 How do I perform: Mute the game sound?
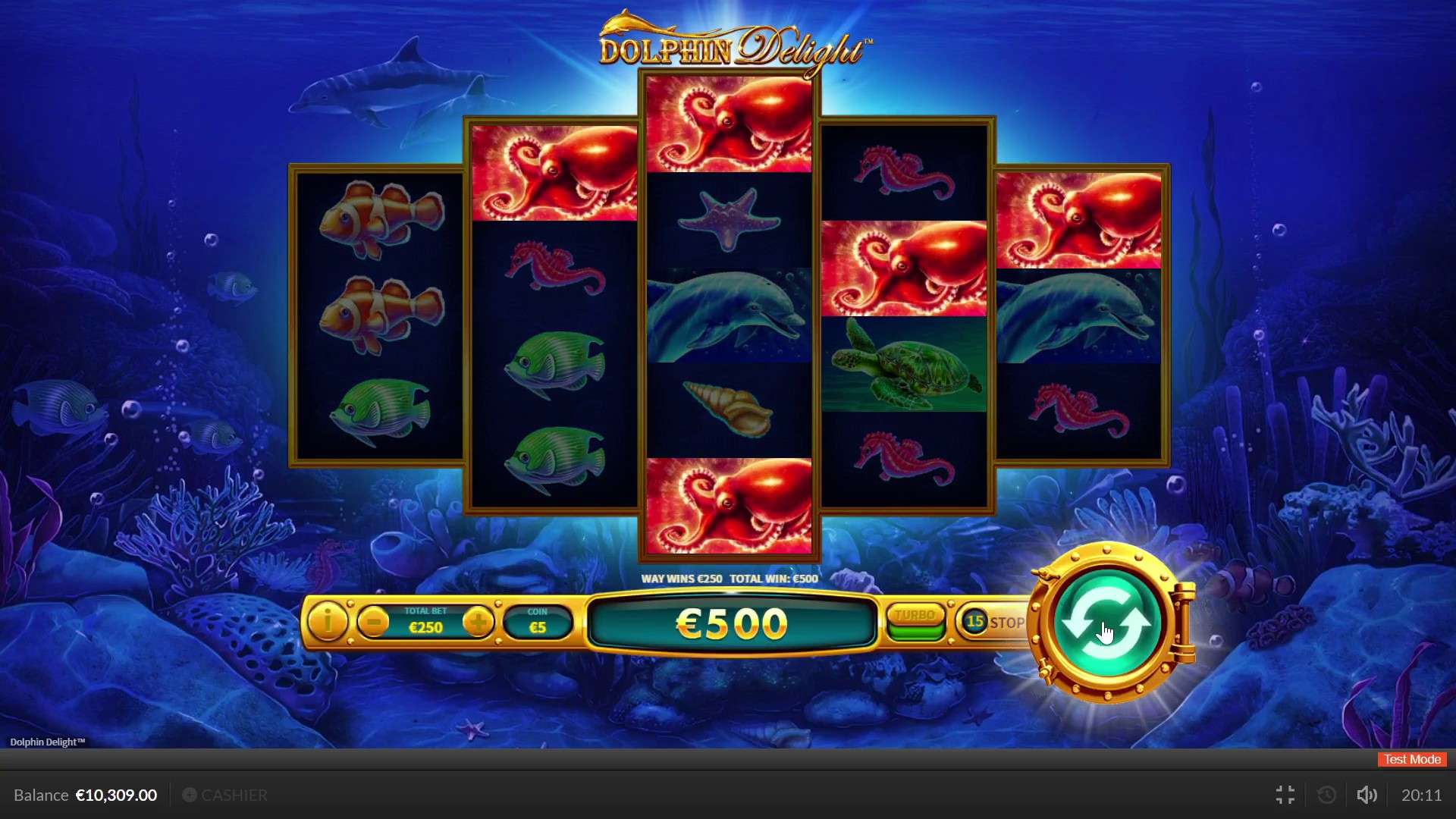[1367, 795]
